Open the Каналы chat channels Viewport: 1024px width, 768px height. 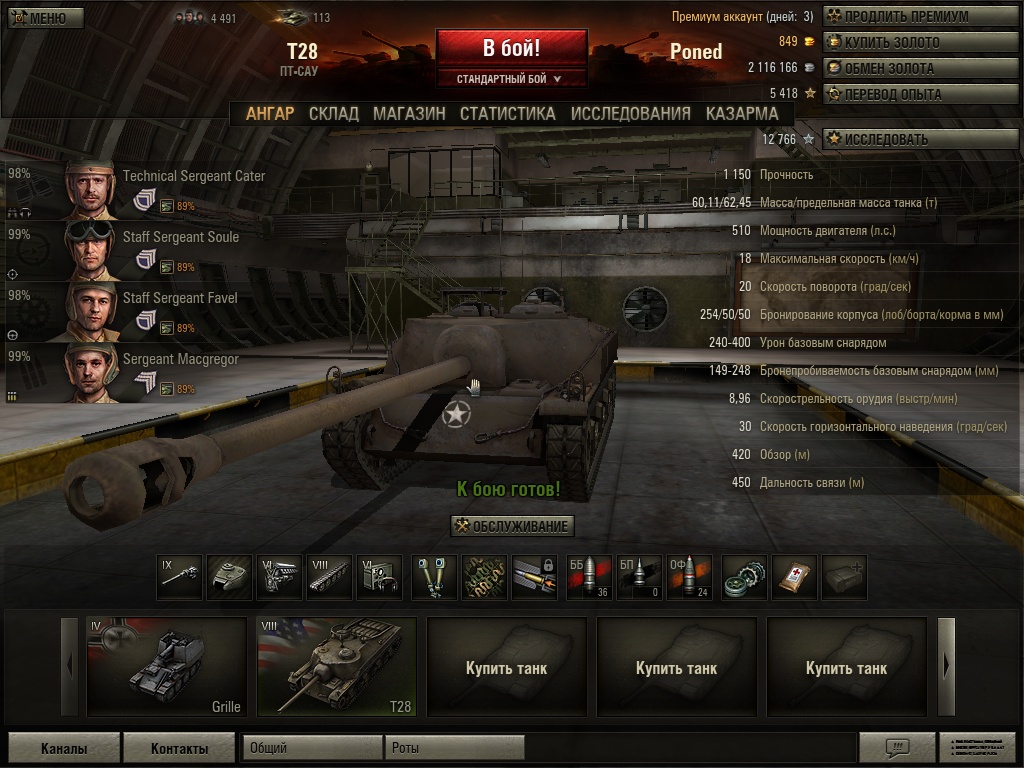pos(64,748)
